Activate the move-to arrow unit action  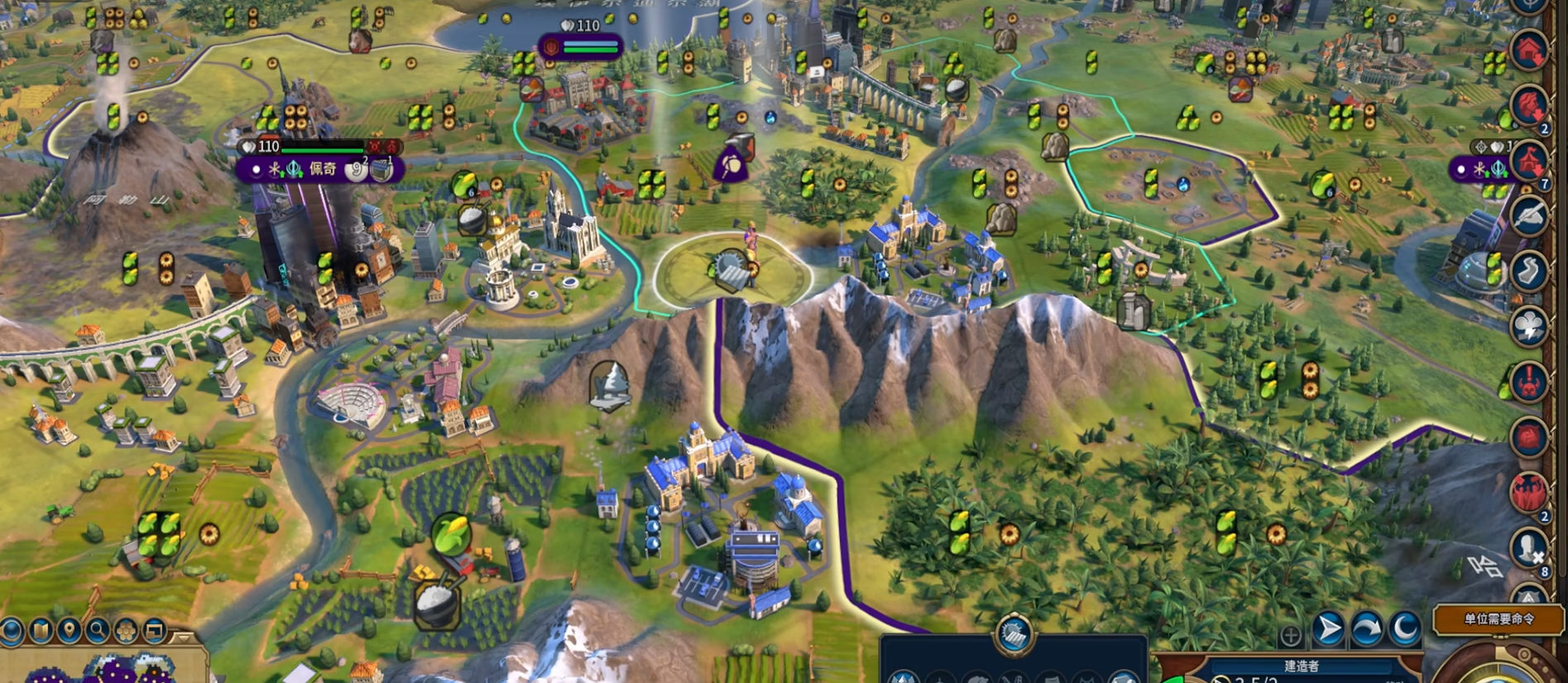[x=1328, y=630]
